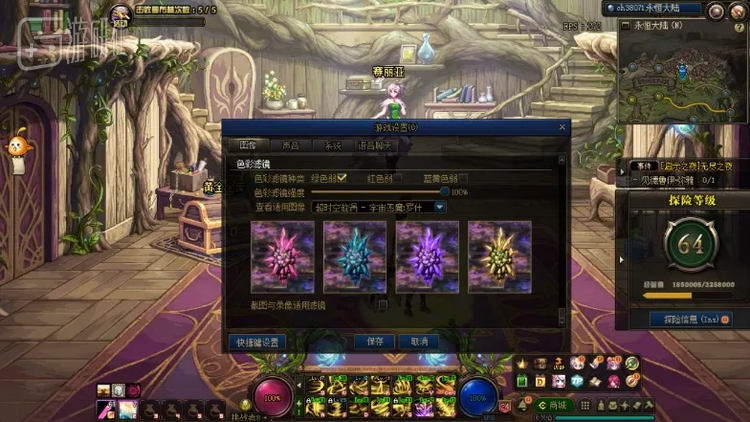750x422 pixels.
Task: Tick the screenshot and recording filter checkbox
Action: coord(382,304)
